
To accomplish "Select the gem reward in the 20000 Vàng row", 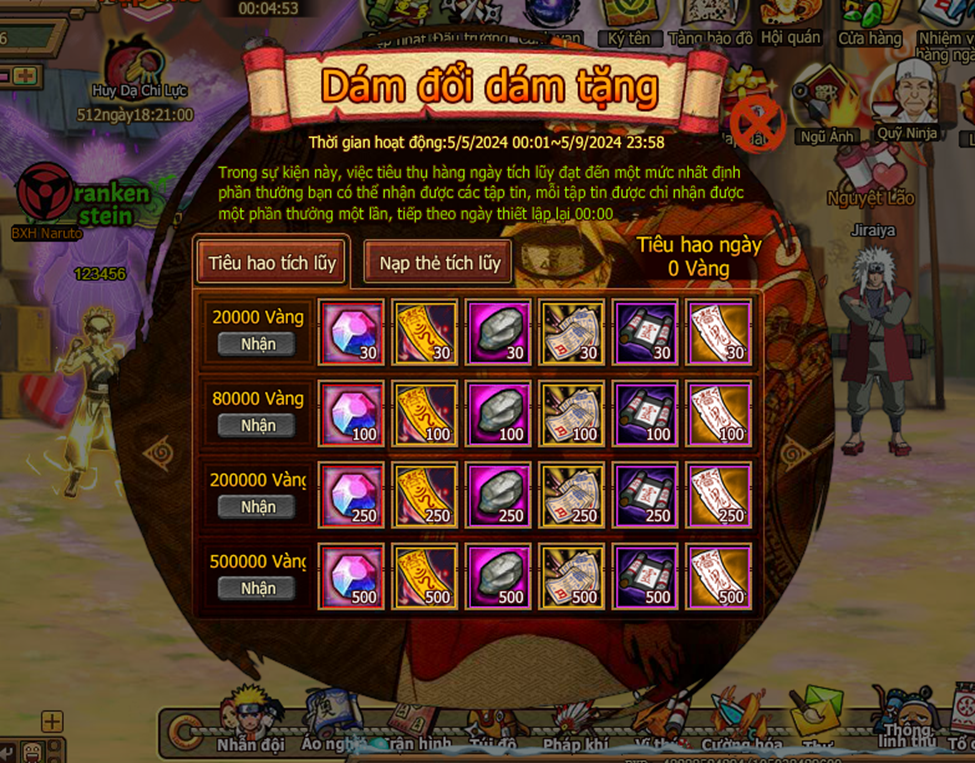I will click(x=351, y=332).
